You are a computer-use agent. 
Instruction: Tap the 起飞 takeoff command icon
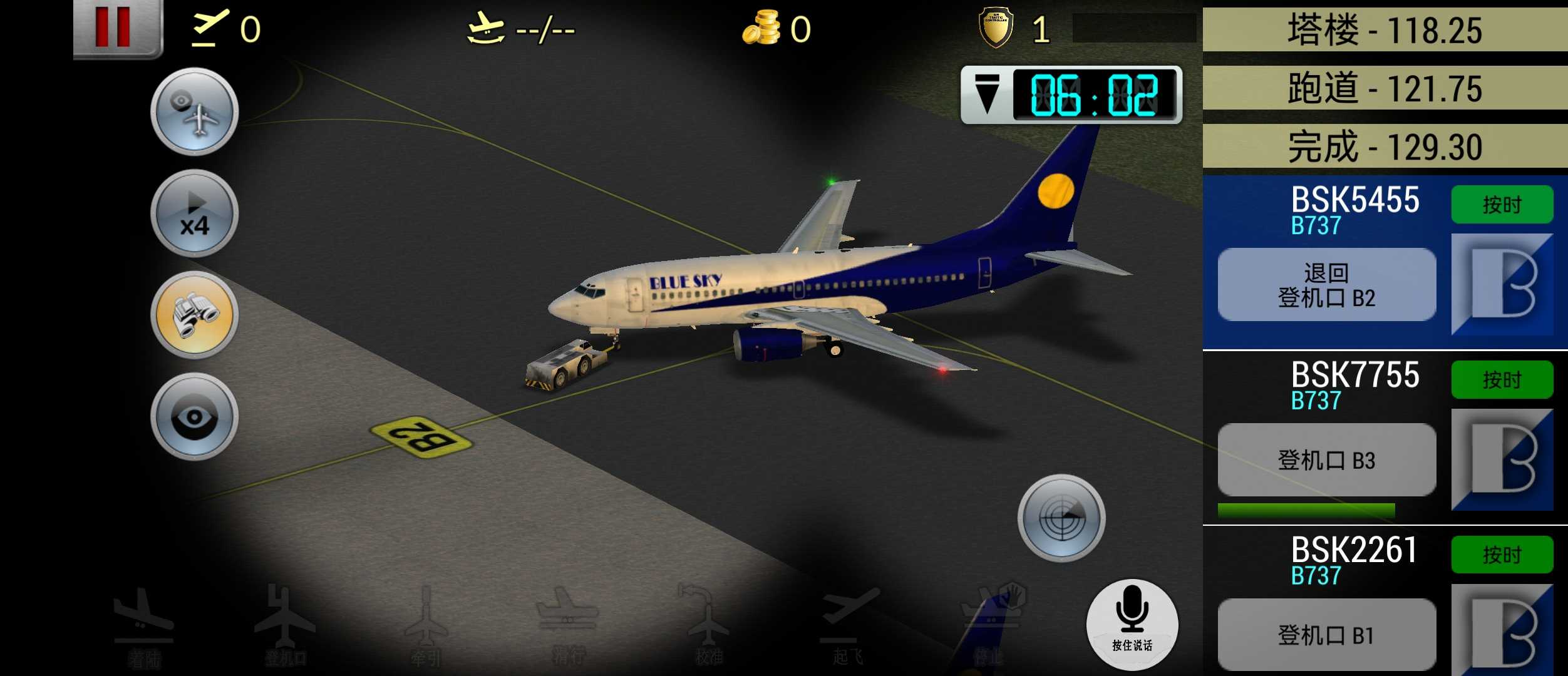(x=848, y=626)
